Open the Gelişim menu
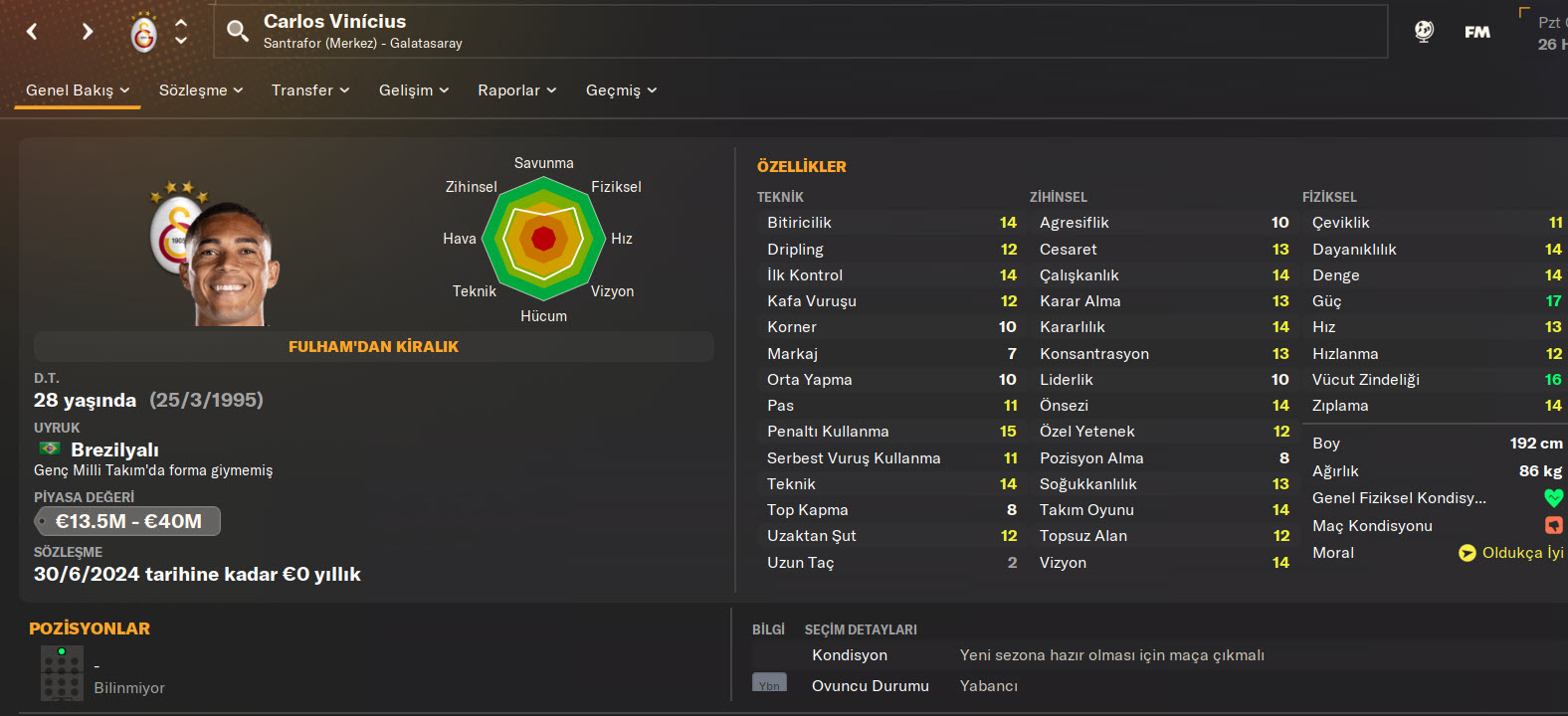The height and width of the screenshot is (716, 1568). [x=414, y=90]
